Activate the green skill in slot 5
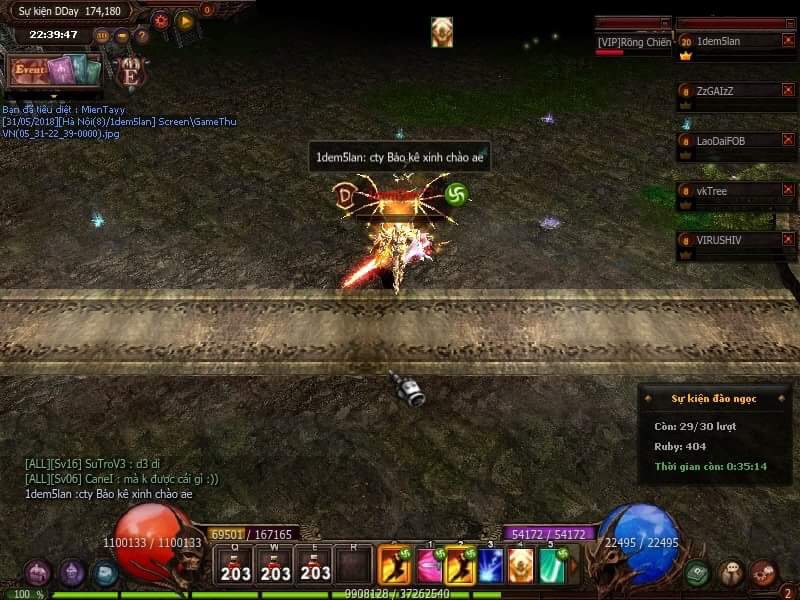800x600 pixels. click(552, 565)
